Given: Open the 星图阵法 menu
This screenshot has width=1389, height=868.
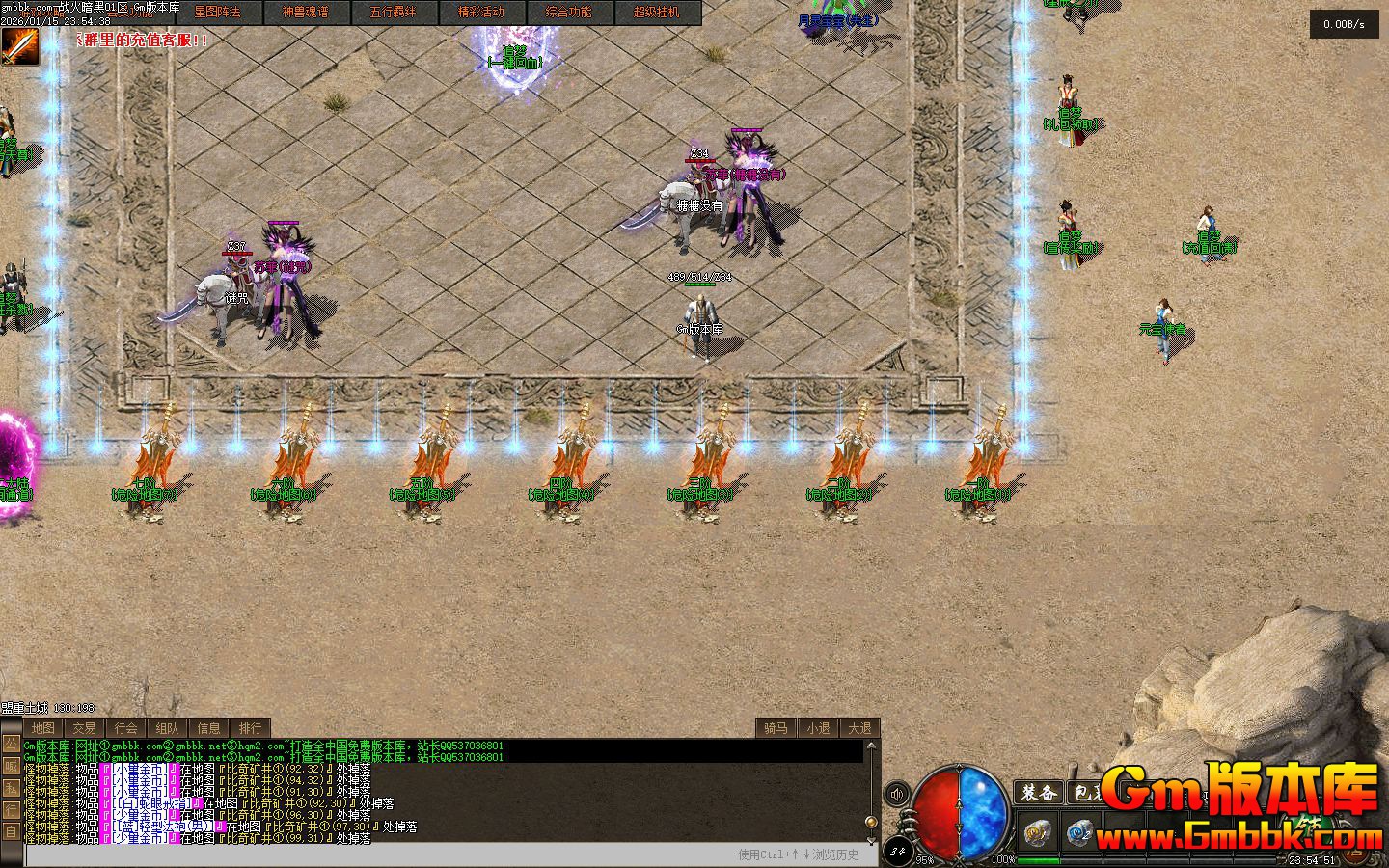Looking at the screenshot, I should [218, 13].
